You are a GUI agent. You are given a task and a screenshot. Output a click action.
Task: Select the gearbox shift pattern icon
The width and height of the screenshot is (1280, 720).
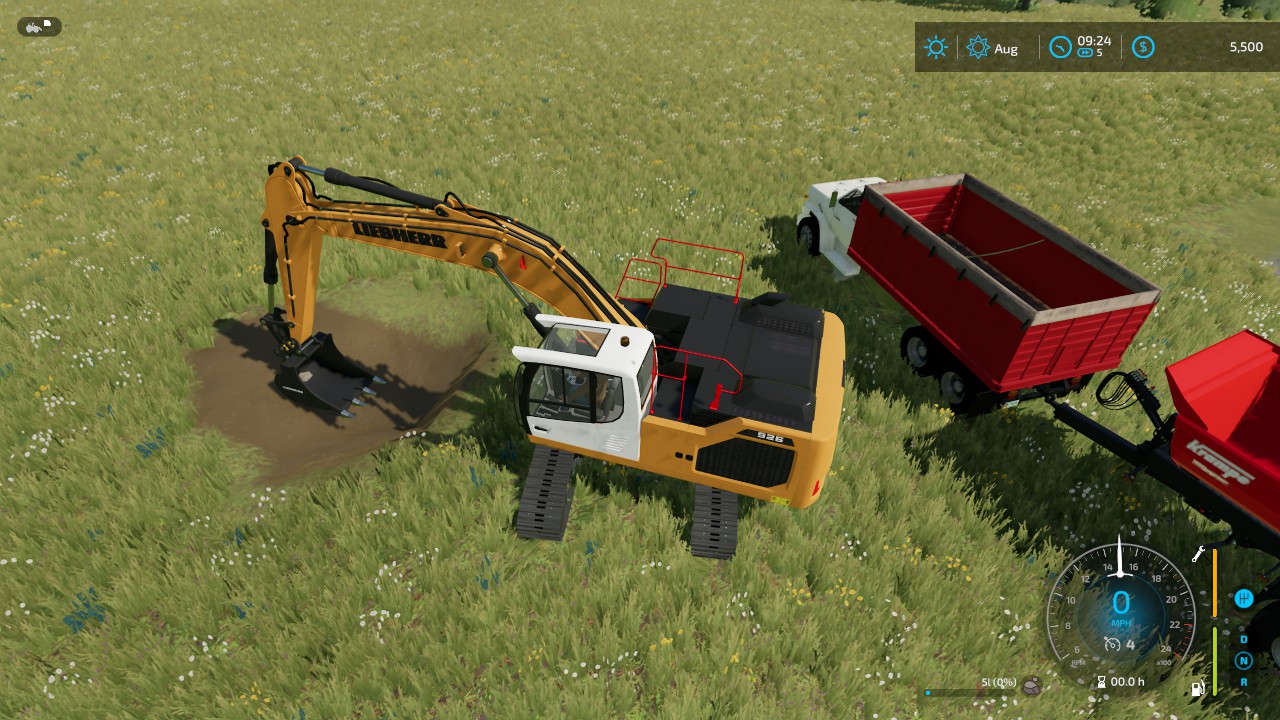click(1243, 600)
